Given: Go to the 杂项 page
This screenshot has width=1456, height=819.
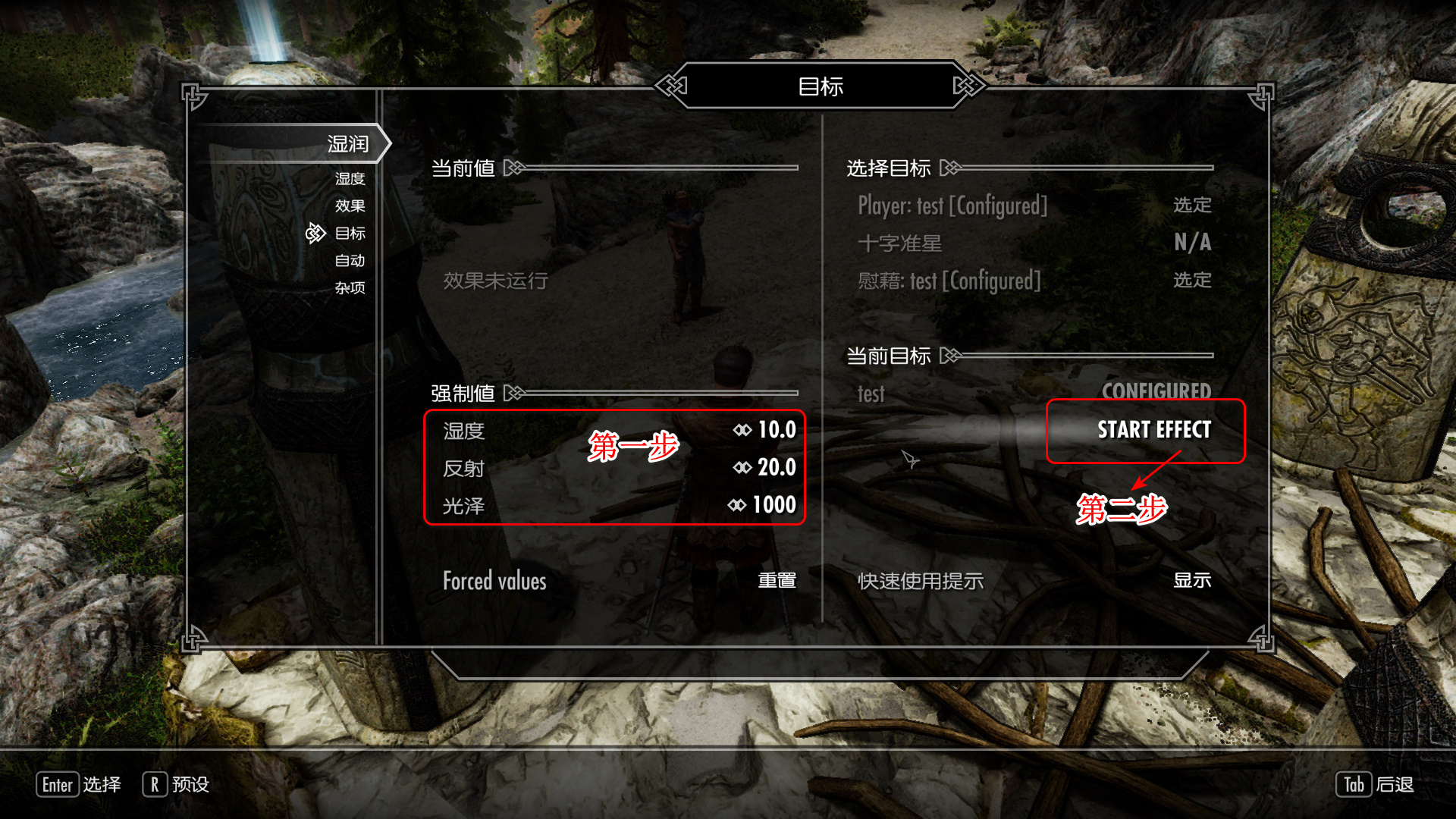Looking at the screenshot, I should click(350, 288).
